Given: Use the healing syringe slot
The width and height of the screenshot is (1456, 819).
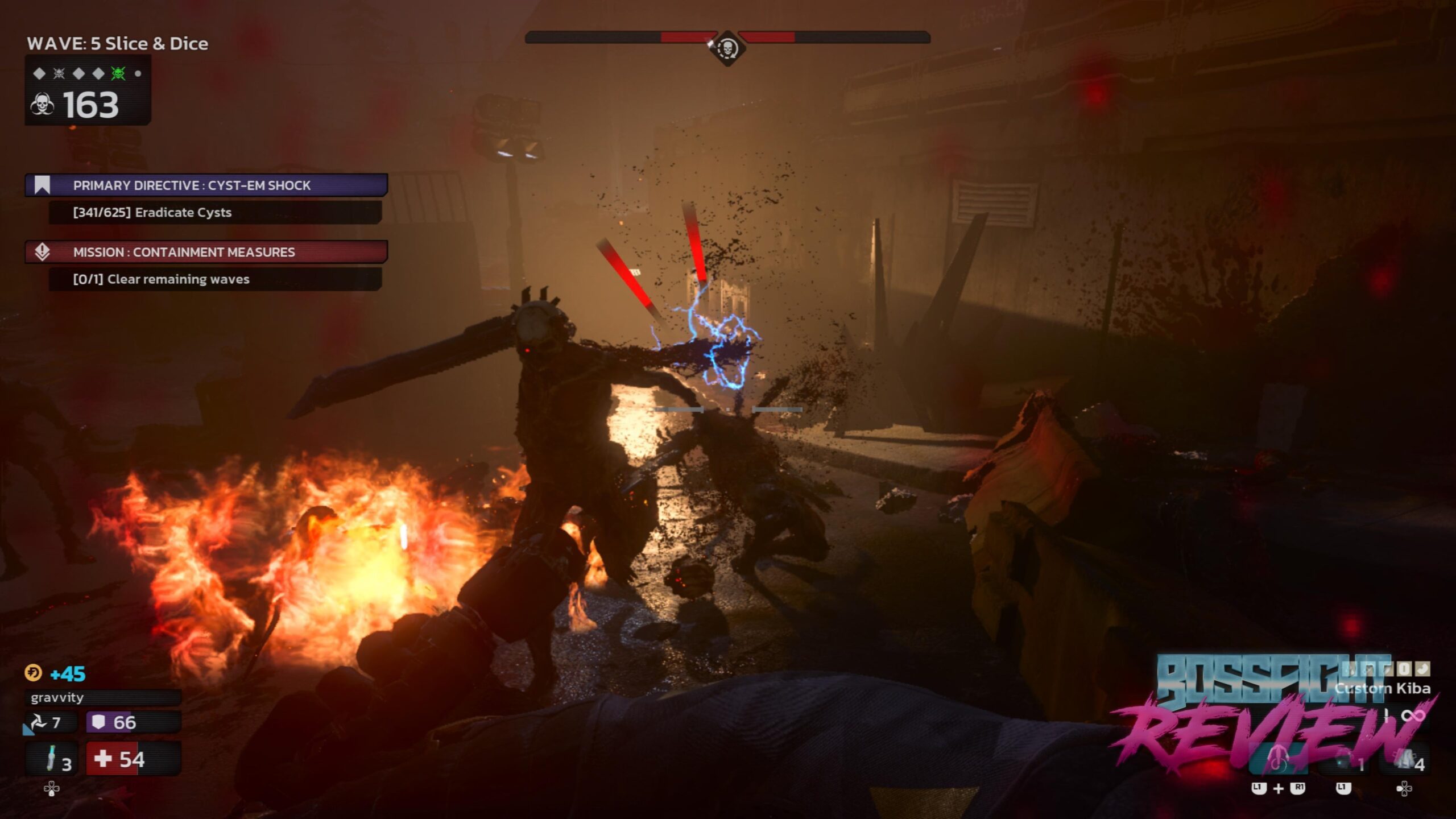Looking at the screenshot, I should click(52, 759).
